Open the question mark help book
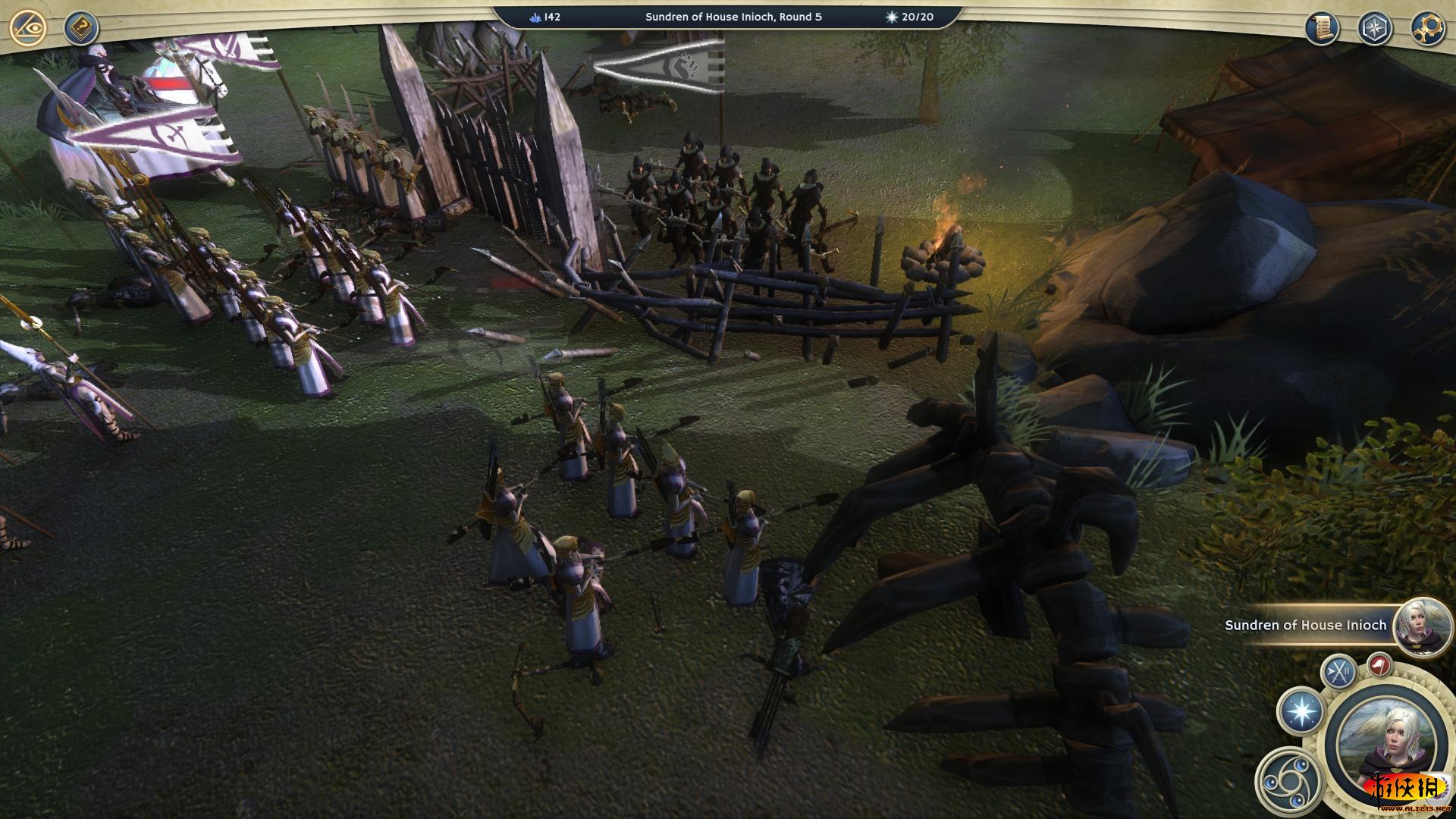This screenshot has width=1456, height=819. (x=81, y=29)
